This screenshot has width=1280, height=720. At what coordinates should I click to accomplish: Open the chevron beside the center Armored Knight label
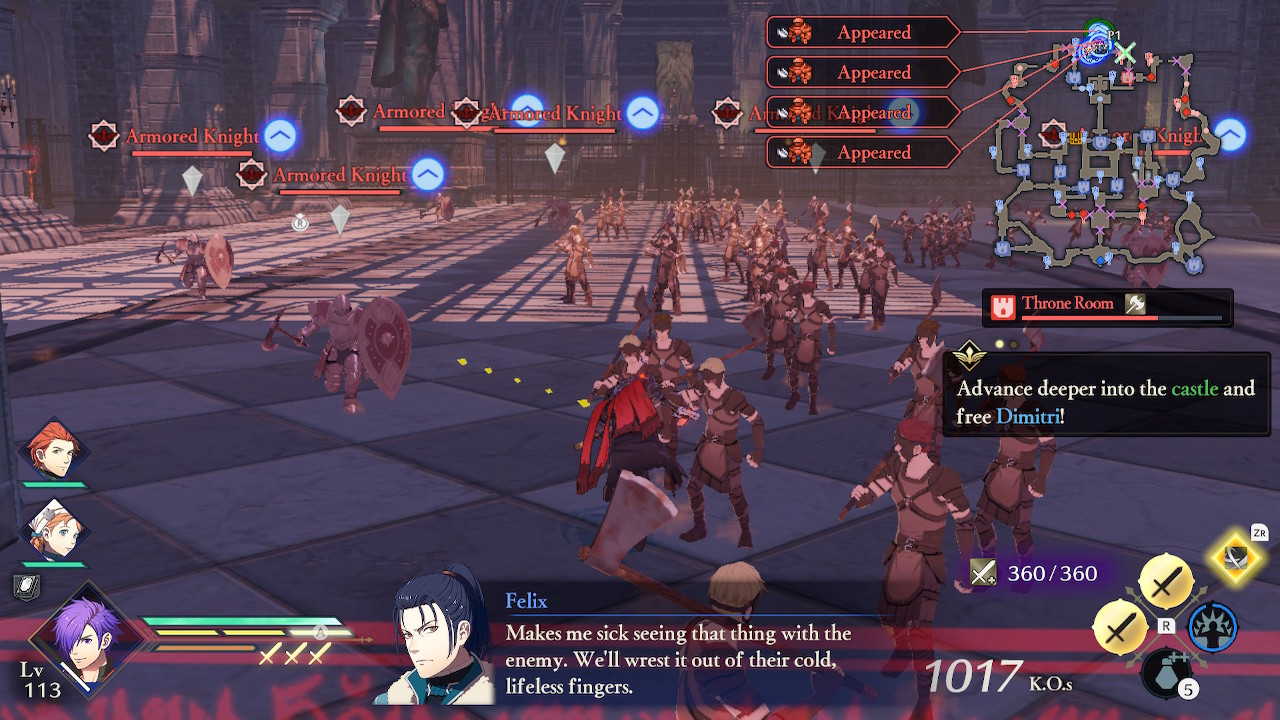click(x=643, y=113)
